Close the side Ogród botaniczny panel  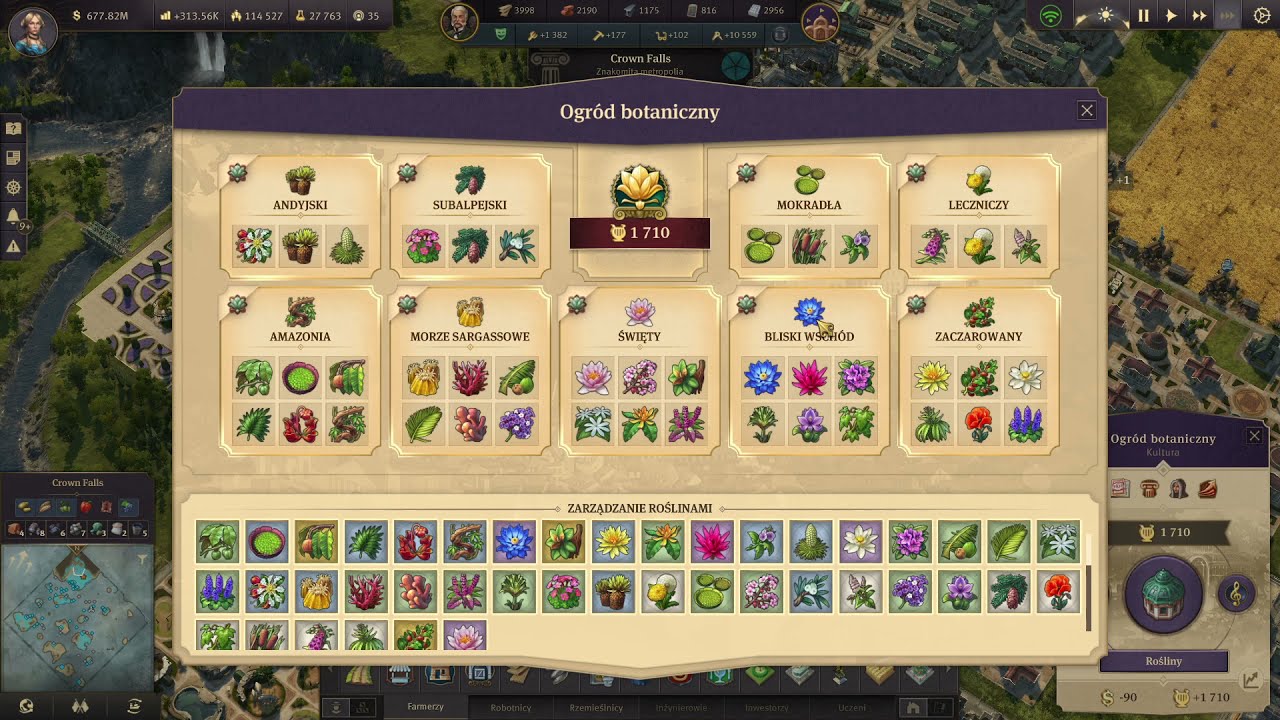point(1254,436)
